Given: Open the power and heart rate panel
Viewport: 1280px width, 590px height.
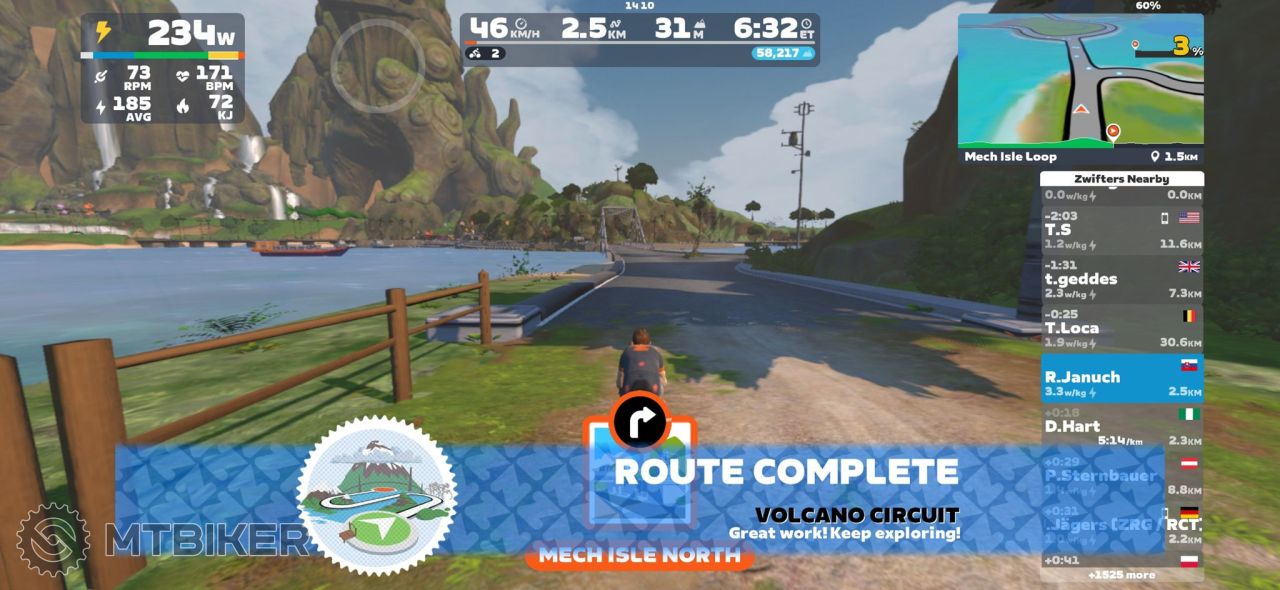Looking at the screenshot, I should click(x=162, y=67).
